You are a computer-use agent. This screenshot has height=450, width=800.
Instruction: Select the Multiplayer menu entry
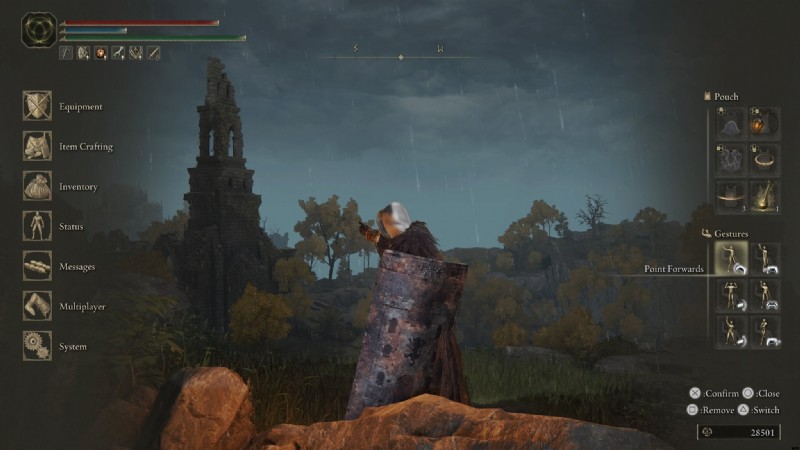(38, 306)
